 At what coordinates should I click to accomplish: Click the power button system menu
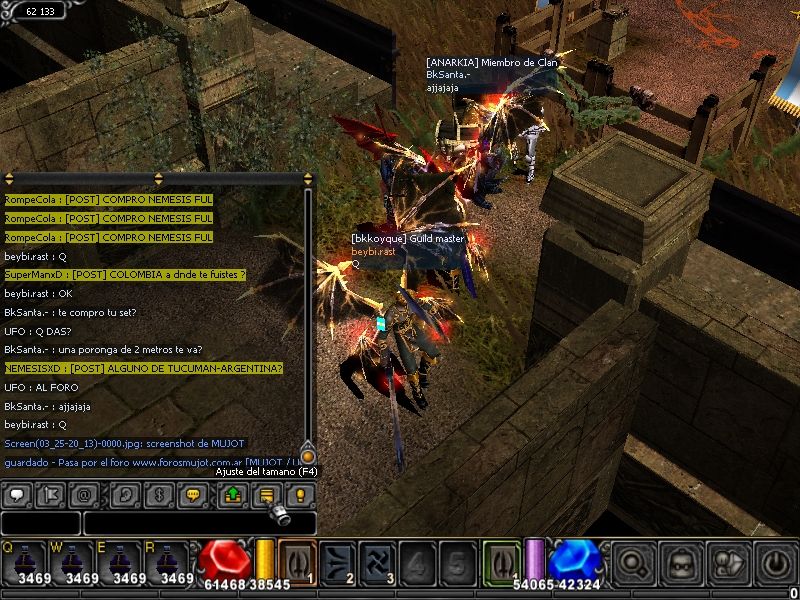pos(775,563)
